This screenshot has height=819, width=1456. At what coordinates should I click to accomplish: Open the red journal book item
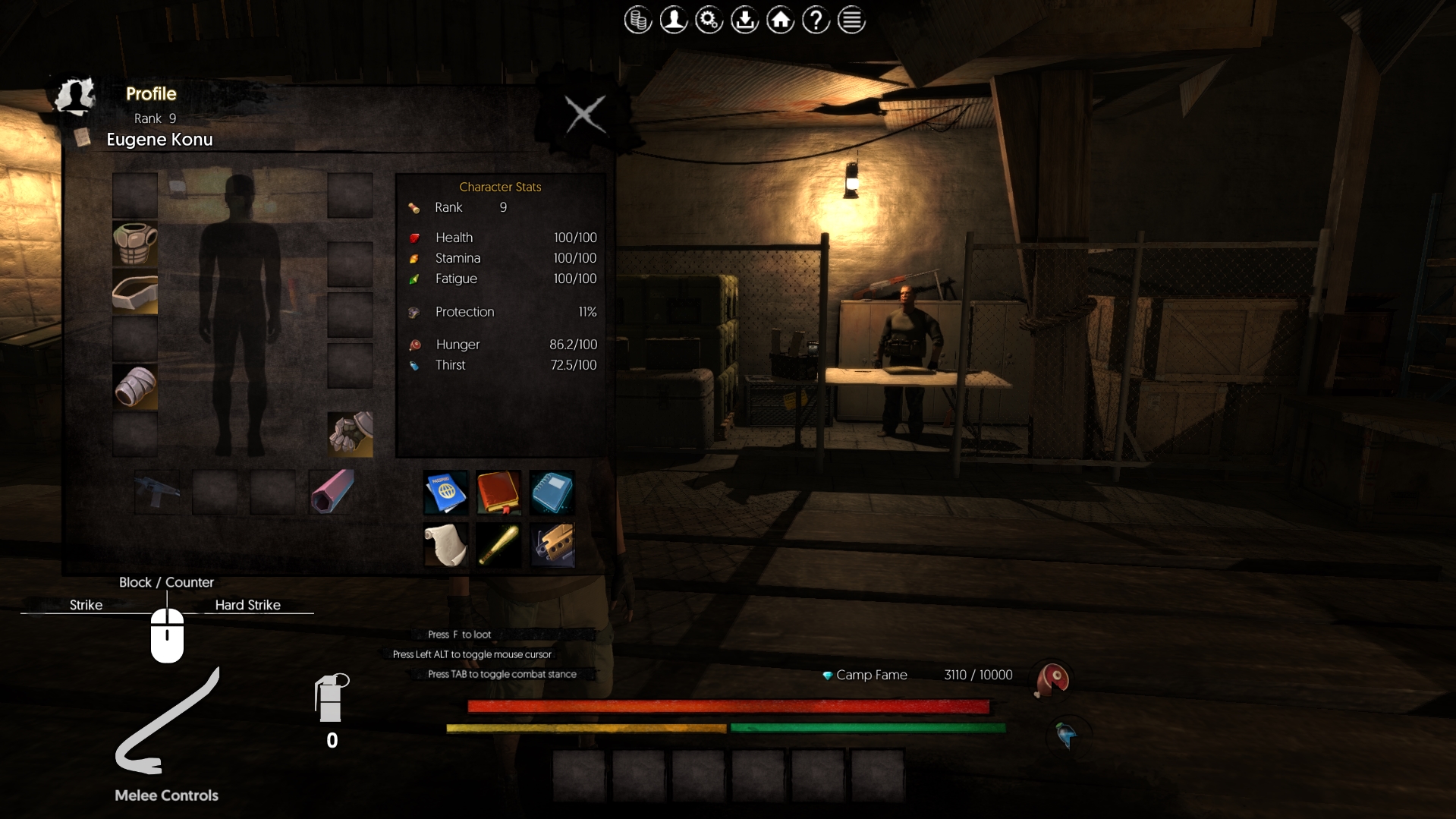[x=498, y=493]
